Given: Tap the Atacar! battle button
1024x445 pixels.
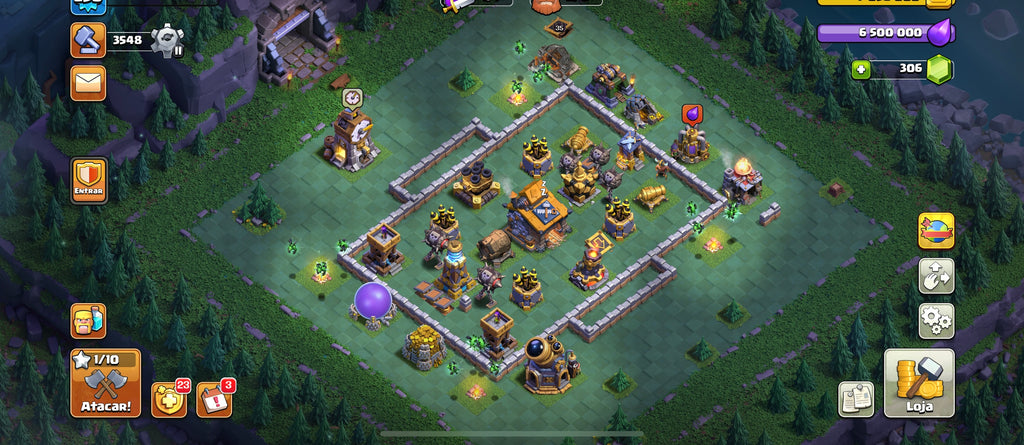Looking at the screenshot, I should tap(105, 383).
